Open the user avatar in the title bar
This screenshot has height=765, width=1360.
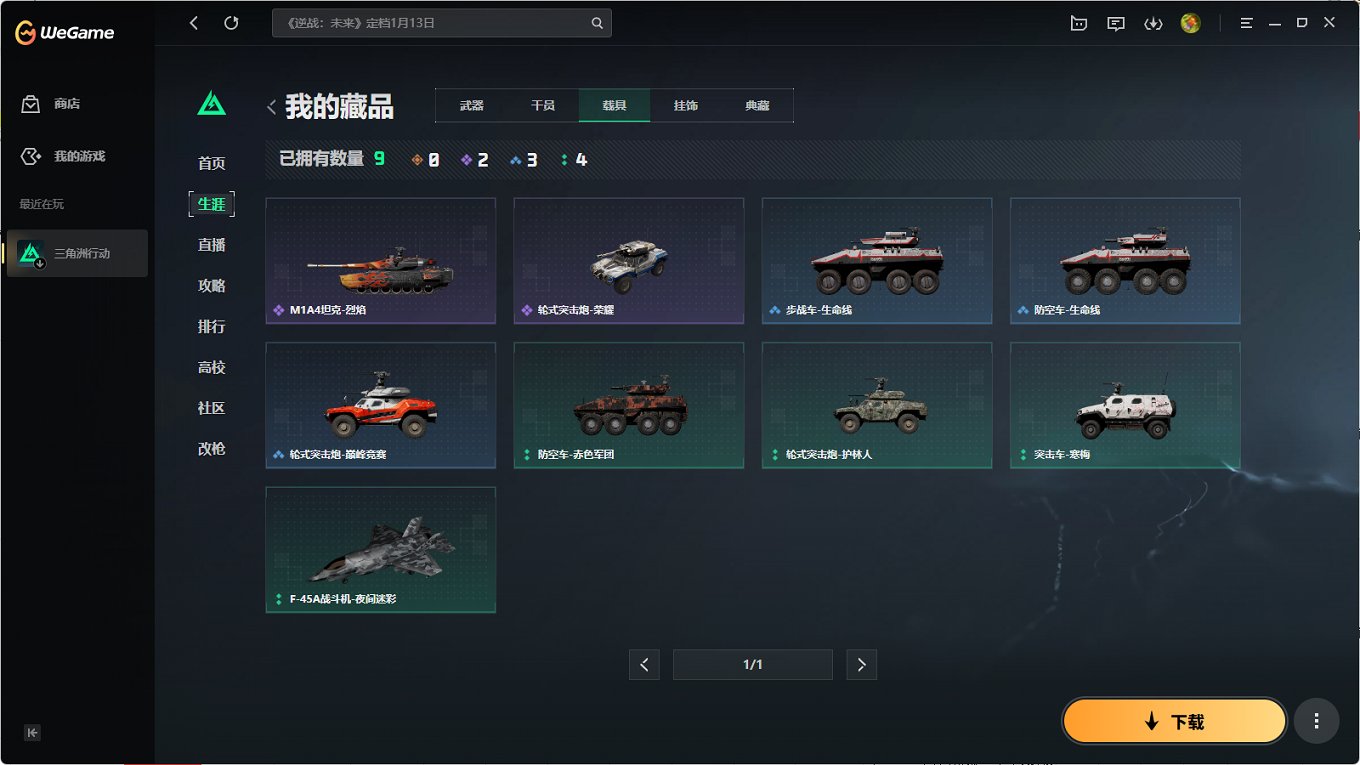1190,22
